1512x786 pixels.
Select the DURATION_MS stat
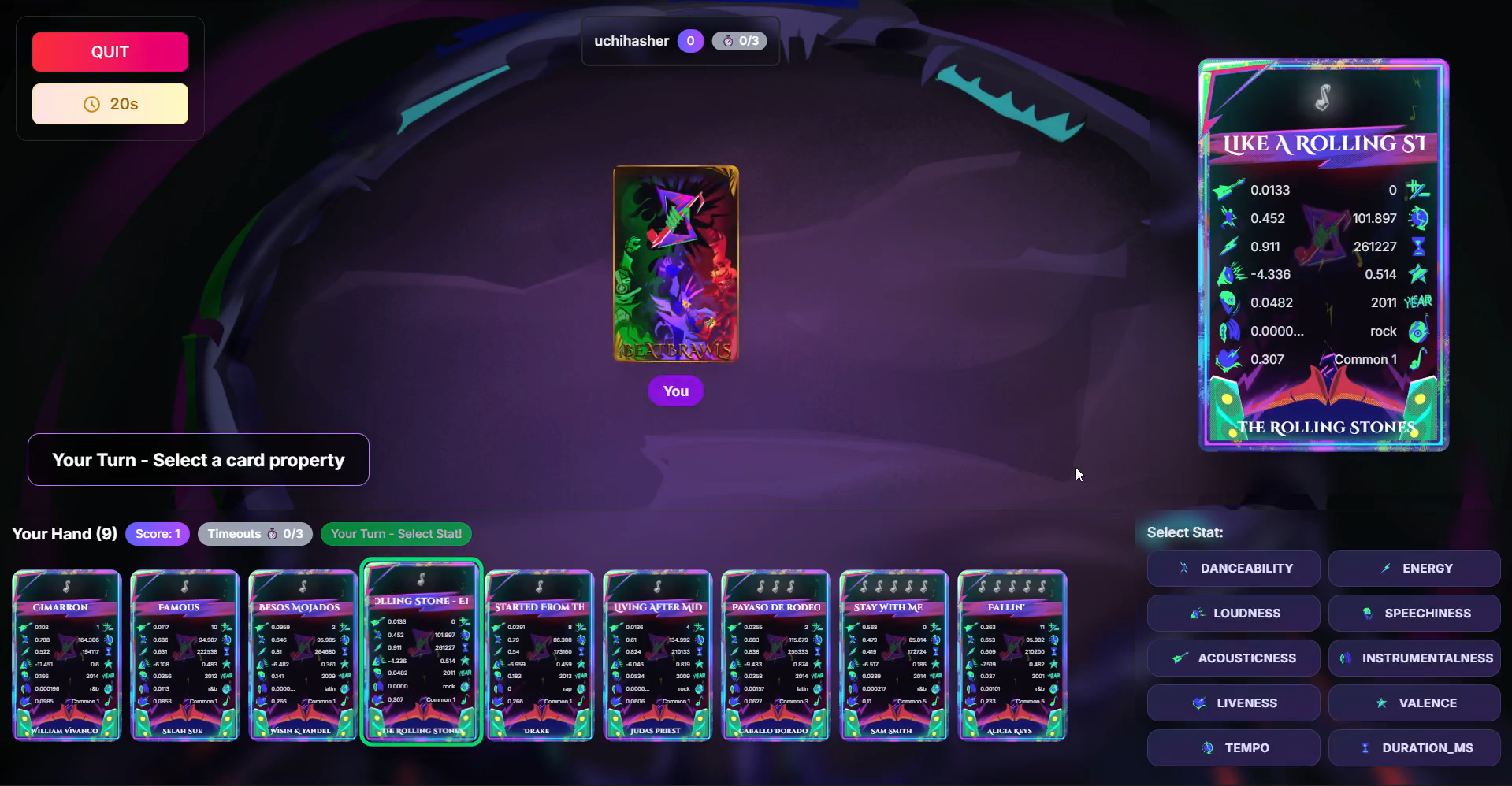(x=1414, y=747)
